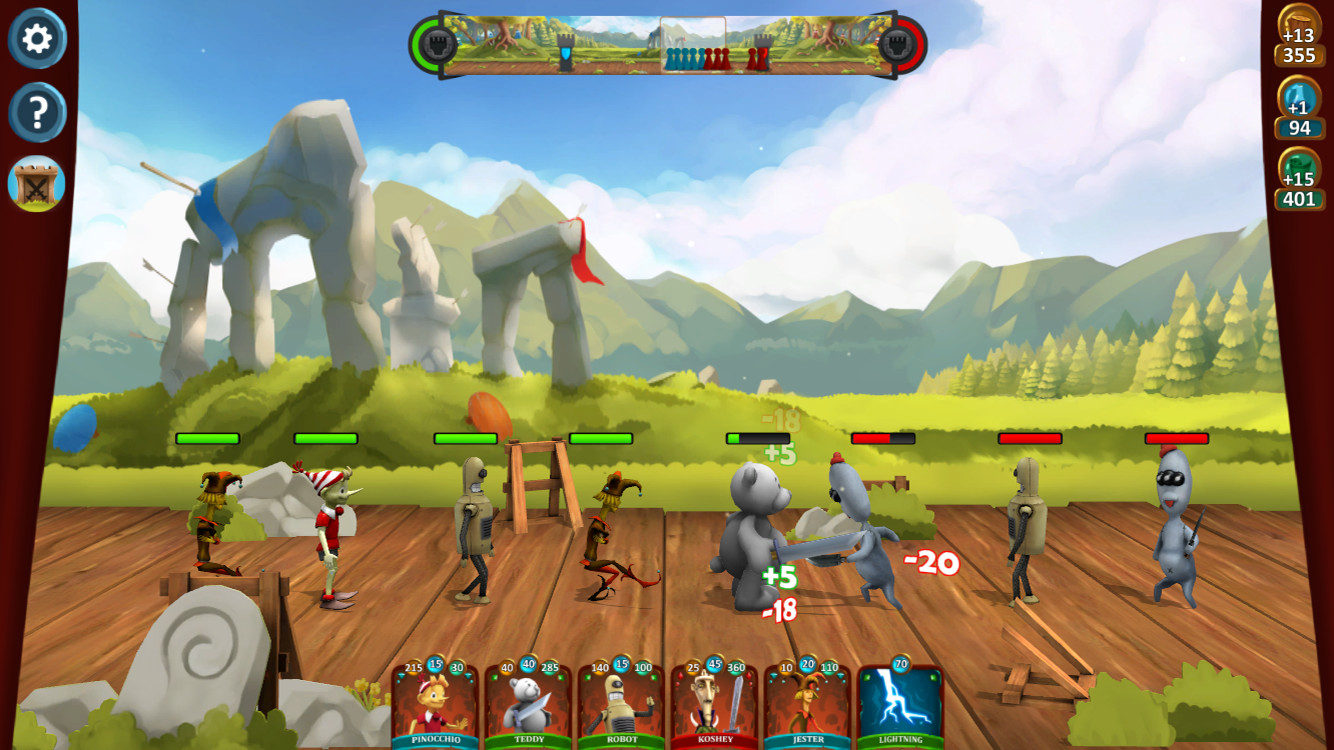Open the help panel

point(38,113)
